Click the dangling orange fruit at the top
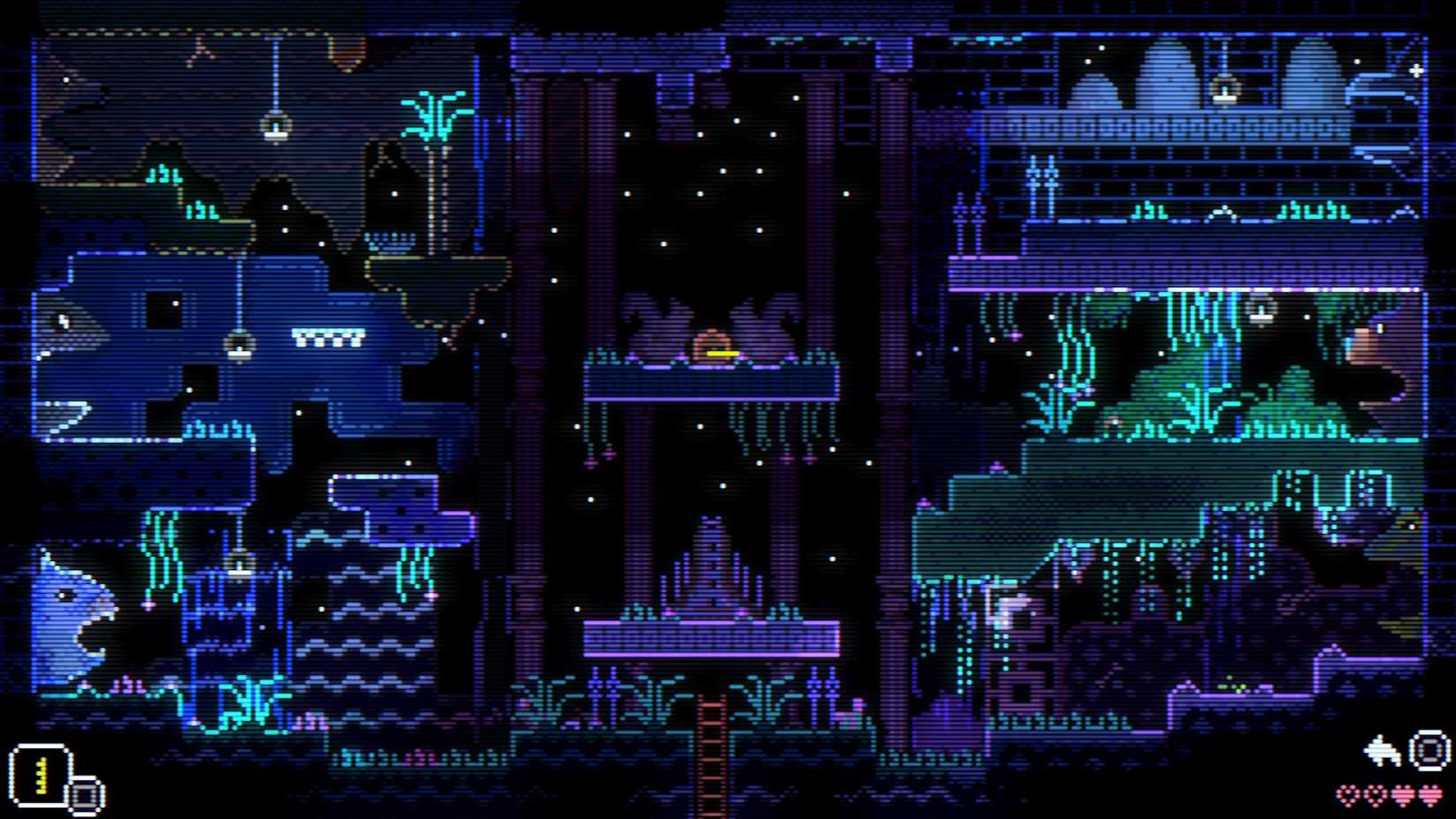The width and height of the screenshot is (1456, 819). click(x=345, y=49)
